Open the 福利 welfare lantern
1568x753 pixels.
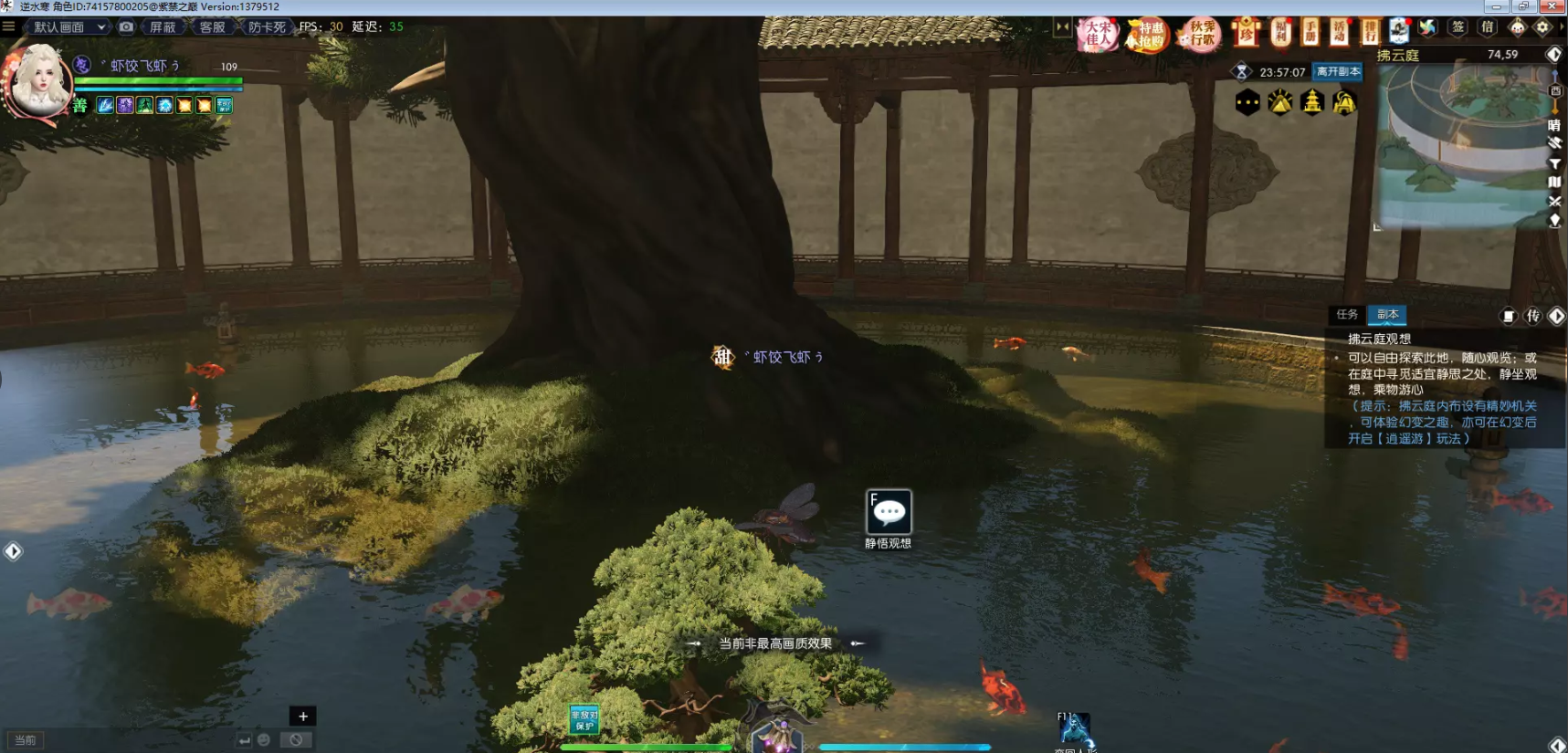click(1280, 33)
